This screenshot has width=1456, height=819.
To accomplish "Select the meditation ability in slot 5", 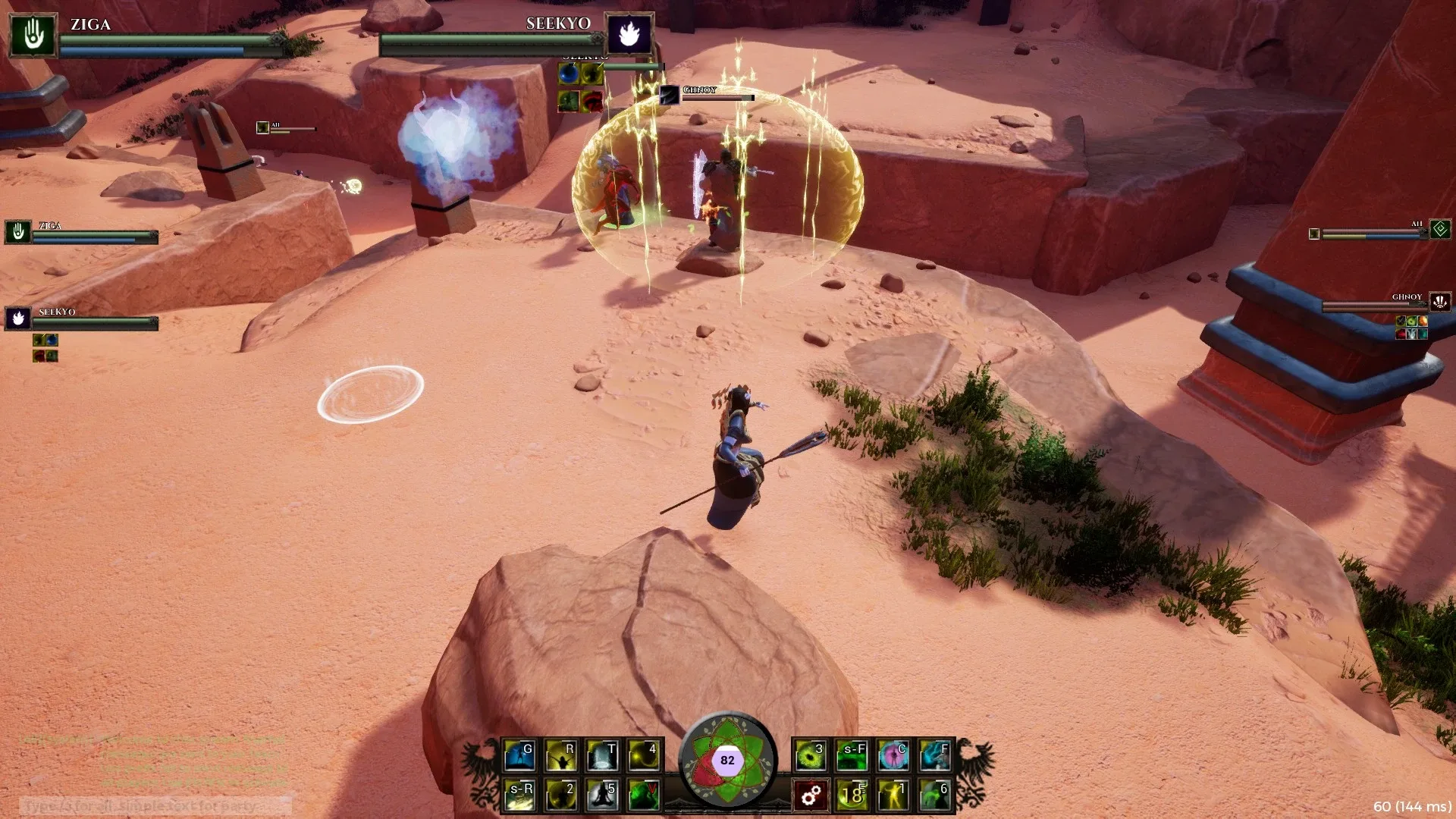I will click(x=603, y=795).
